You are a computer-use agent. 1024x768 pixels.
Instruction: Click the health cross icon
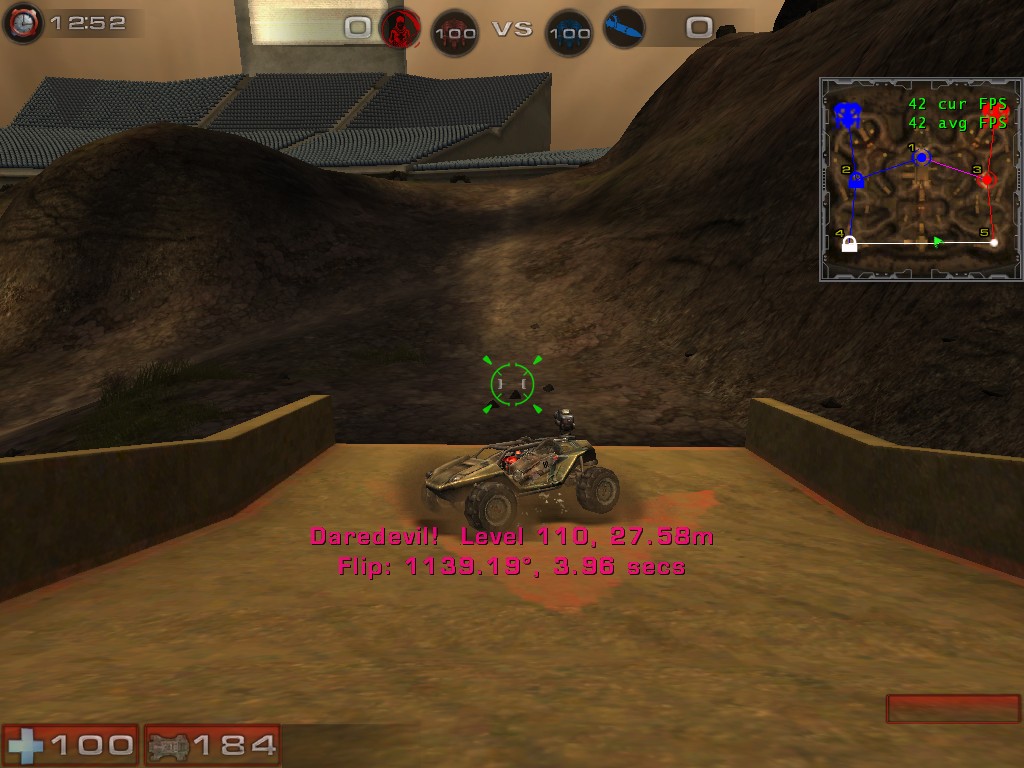pos(24,745)
